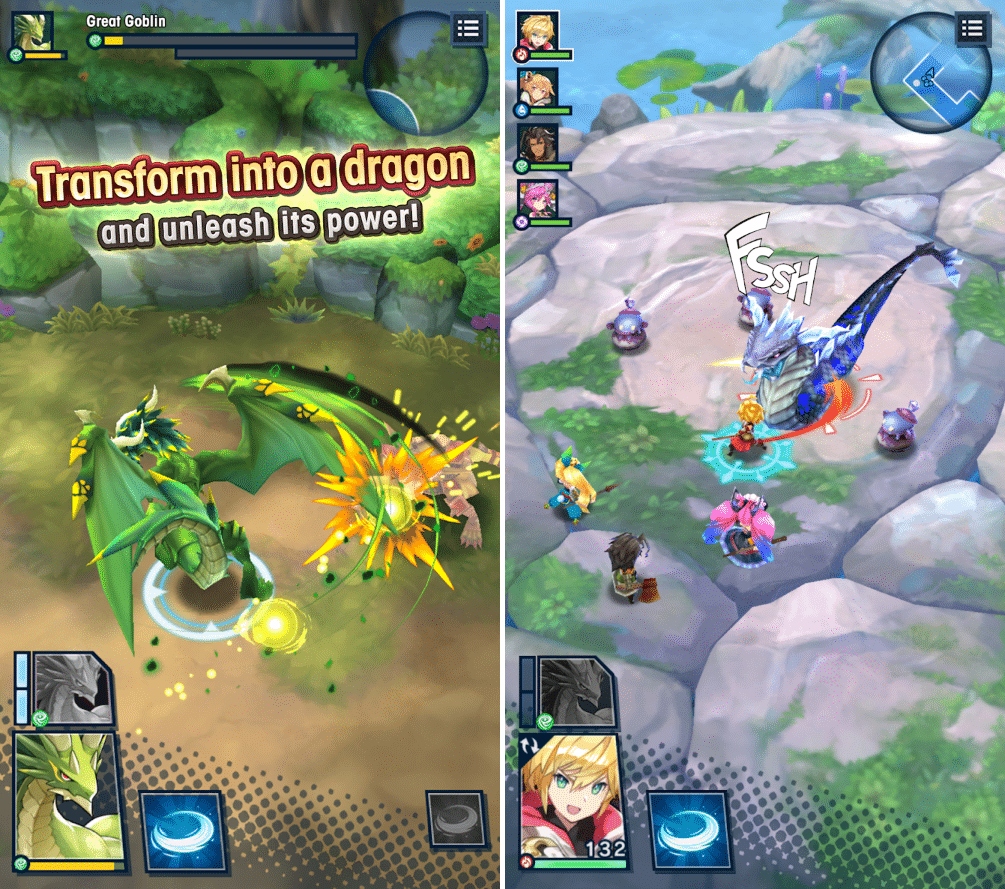Tap the large green dragon portrait

[x=67, y=797]
